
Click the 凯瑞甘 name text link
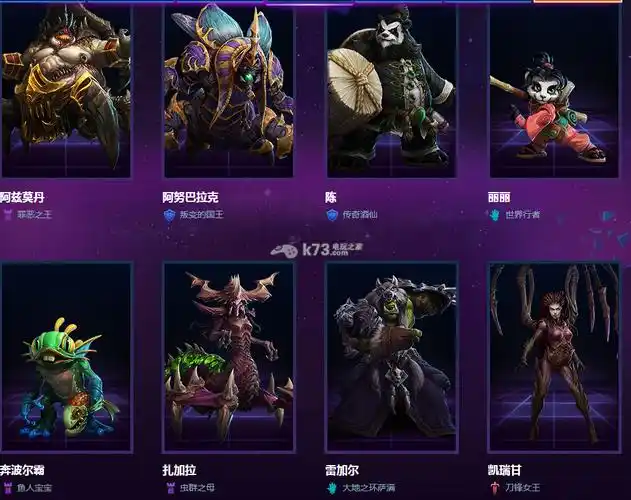[506, 469]
